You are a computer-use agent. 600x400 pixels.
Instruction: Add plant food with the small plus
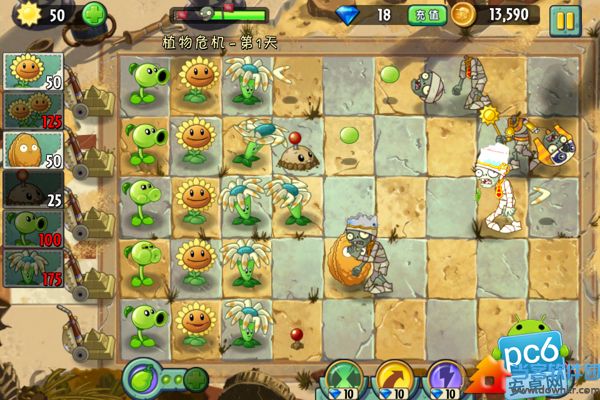(195, 380)
